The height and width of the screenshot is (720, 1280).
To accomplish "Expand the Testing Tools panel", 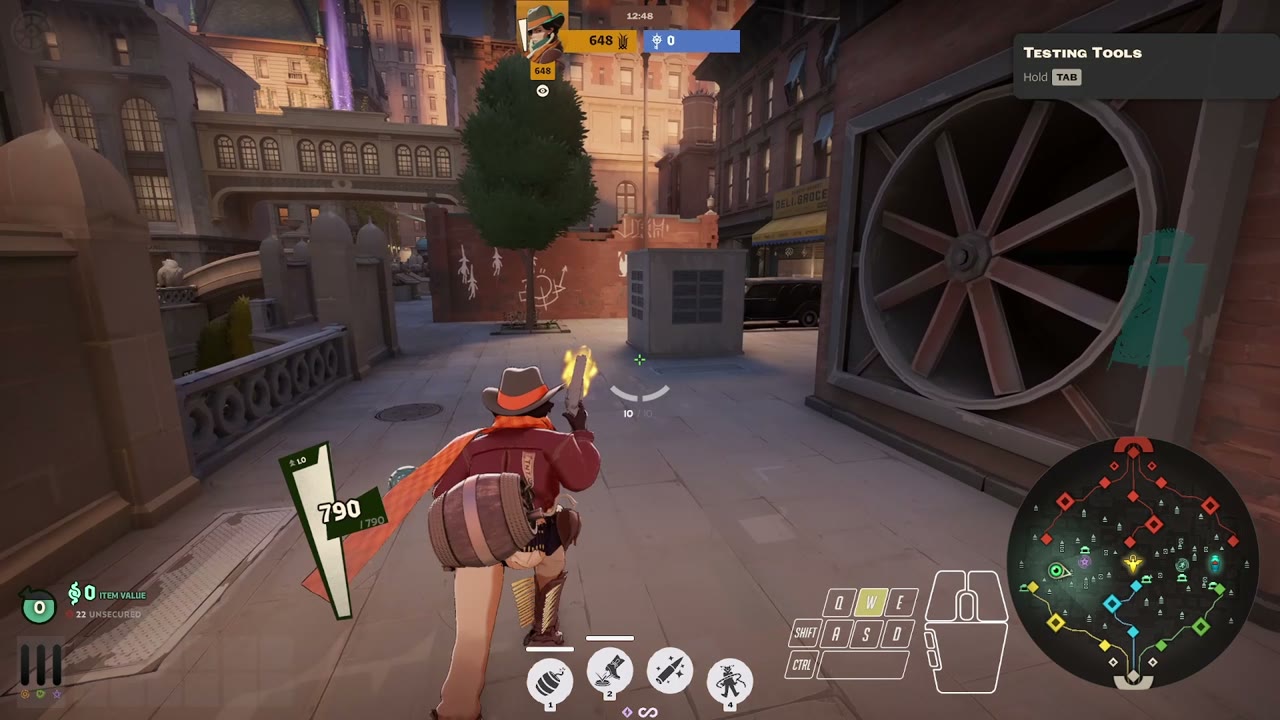I will 1082,53.
